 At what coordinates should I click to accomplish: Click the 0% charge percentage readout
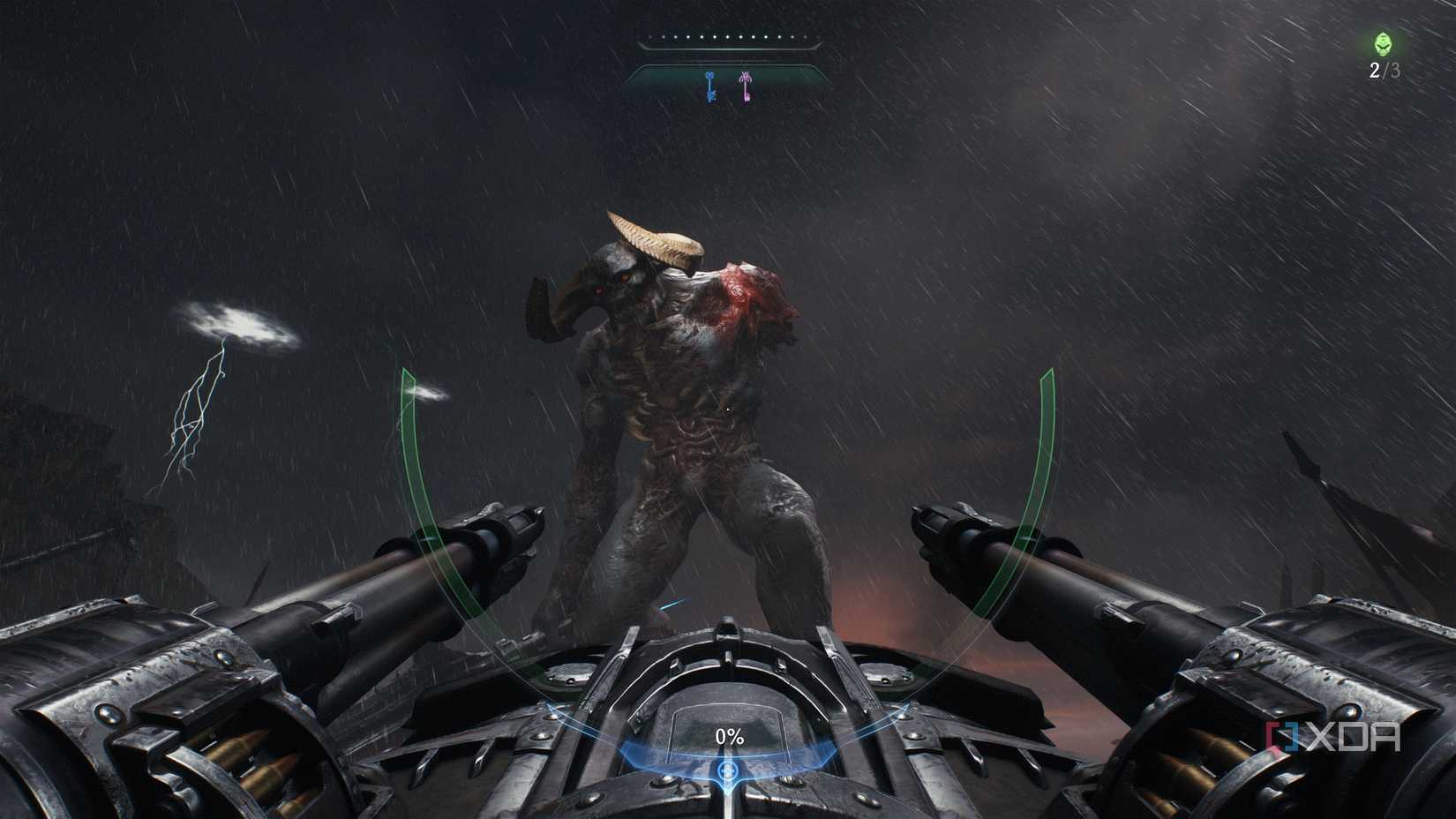pyautogui.click(x=730, y=734)
